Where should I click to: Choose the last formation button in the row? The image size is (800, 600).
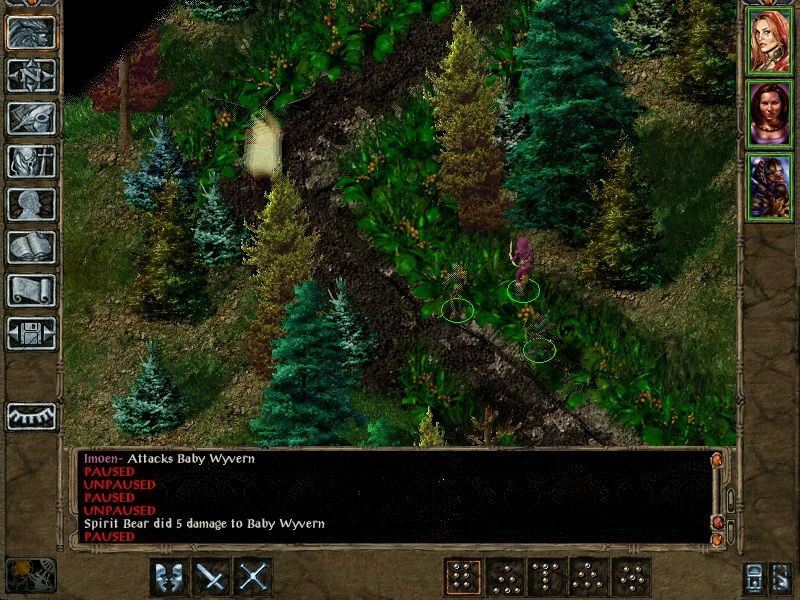tap(631, 577)
